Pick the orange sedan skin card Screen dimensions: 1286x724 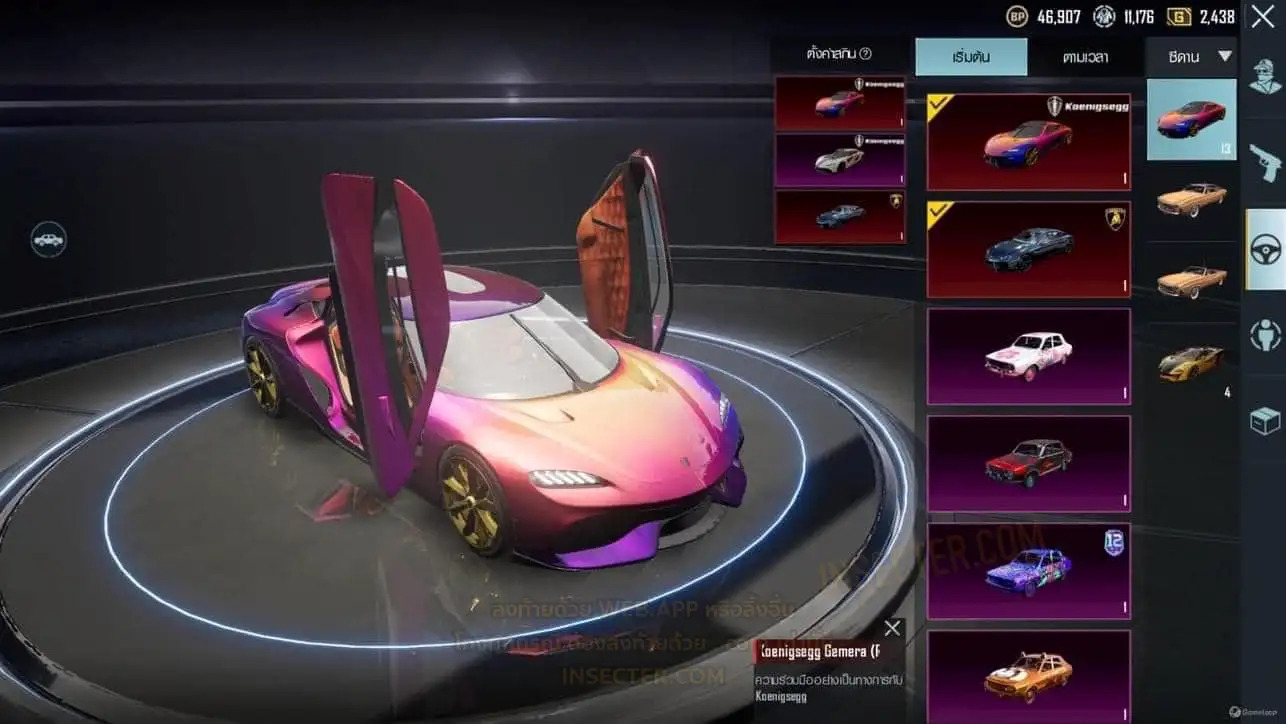click(1028, 675)
